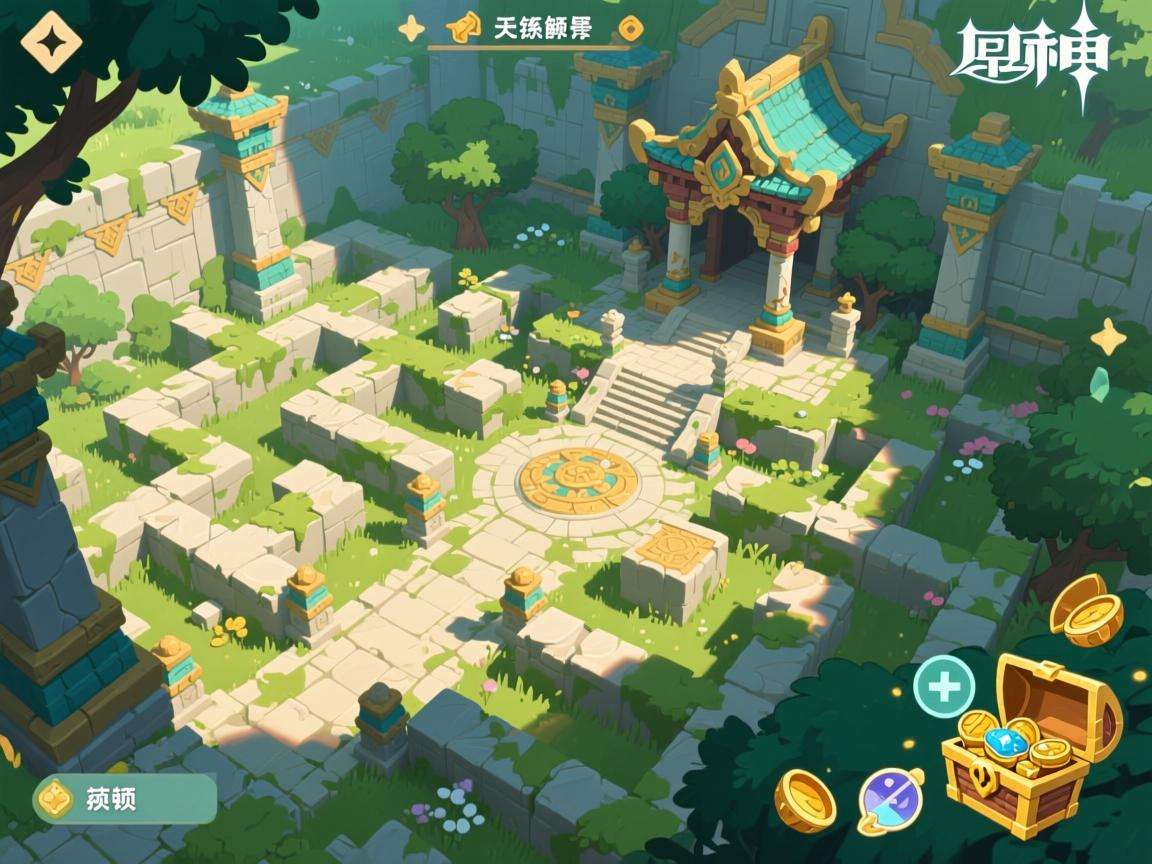Click the gold coins above the chest
The height and width of the screenshot is (864, 1152).
(1086, 610)
